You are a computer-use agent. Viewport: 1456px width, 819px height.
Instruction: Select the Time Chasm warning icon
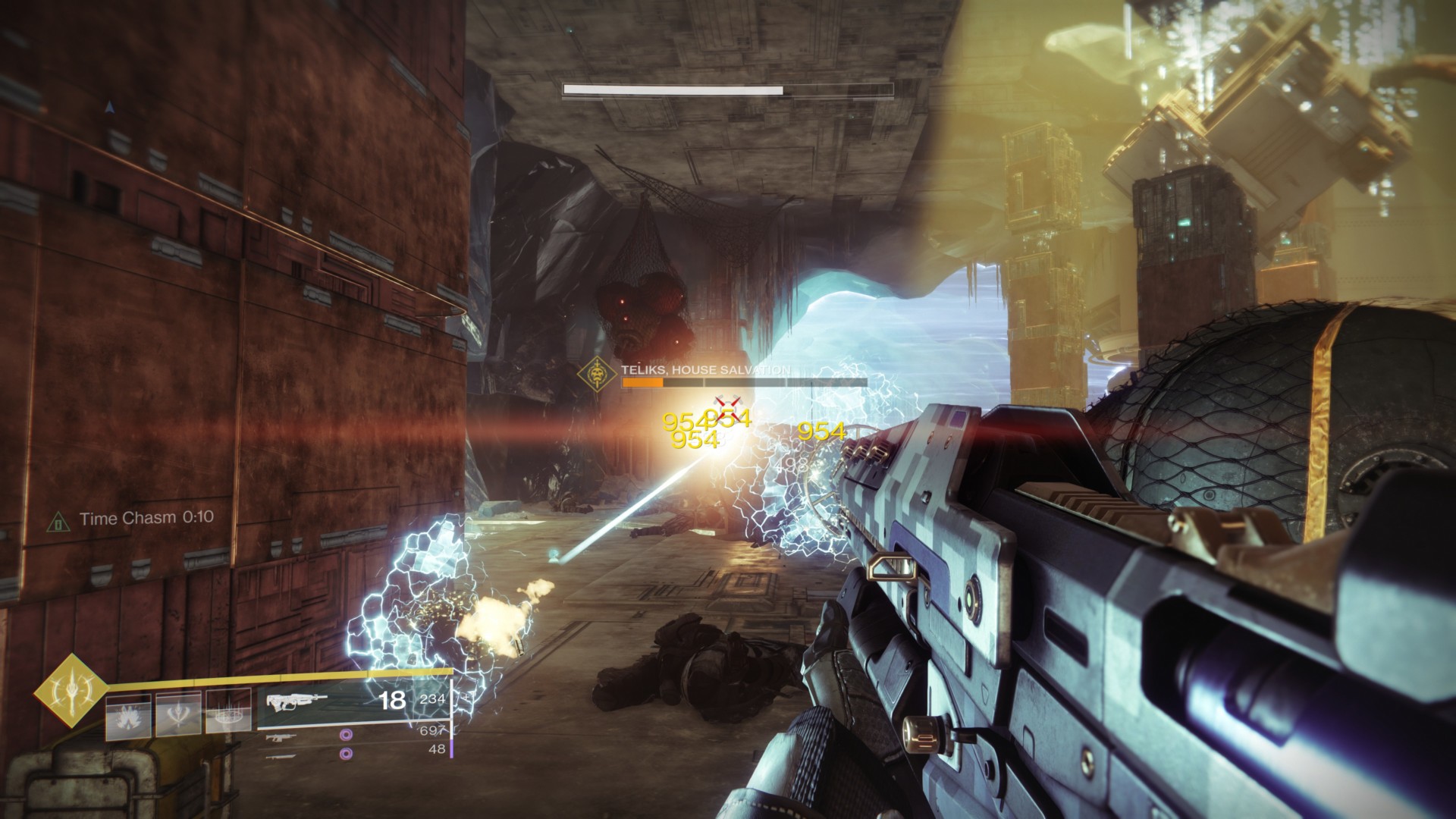pos(58,521)
